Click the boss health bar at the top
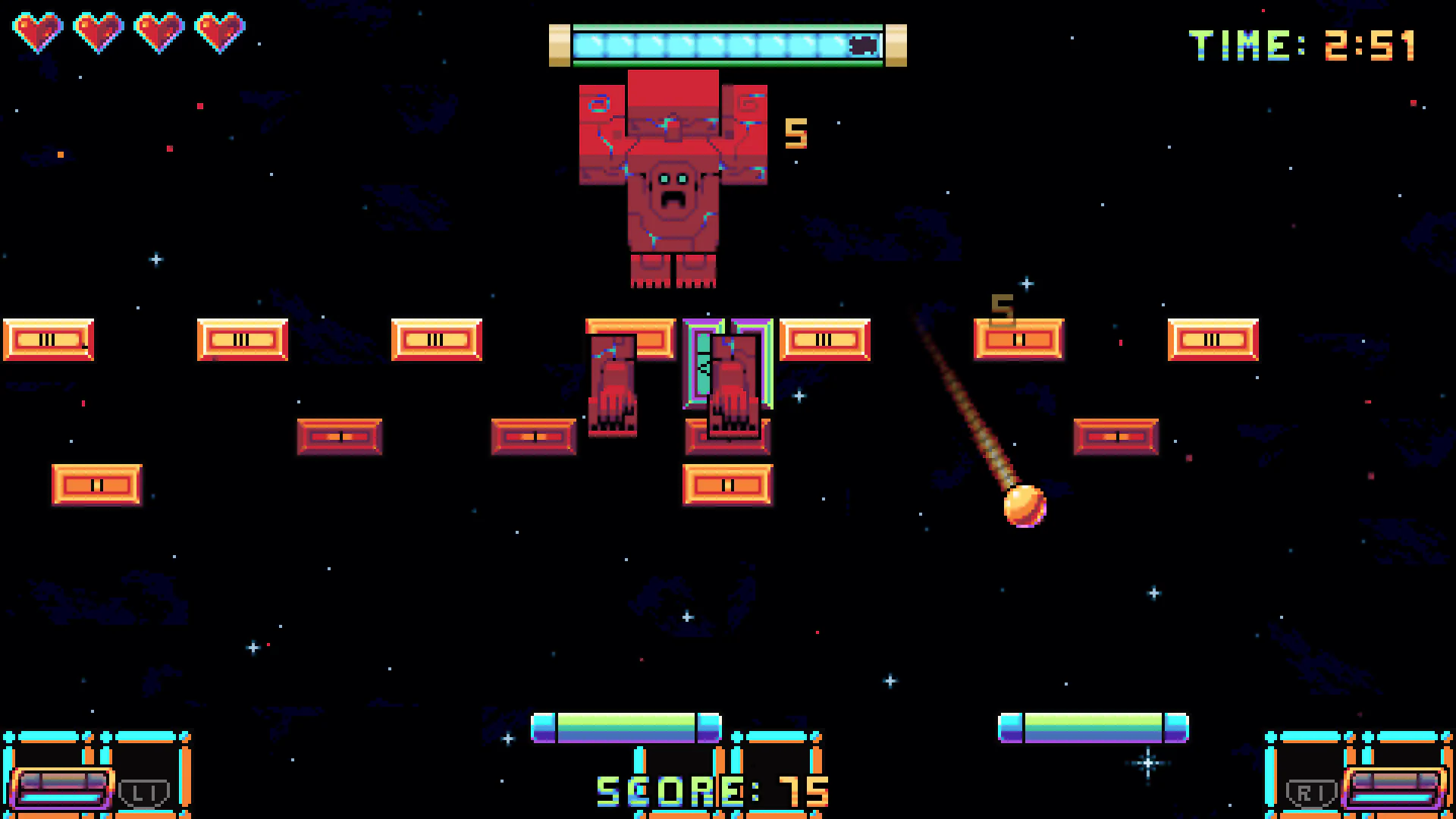The height and width of the screenshot is (819, 1456). [x=726, y=45]
